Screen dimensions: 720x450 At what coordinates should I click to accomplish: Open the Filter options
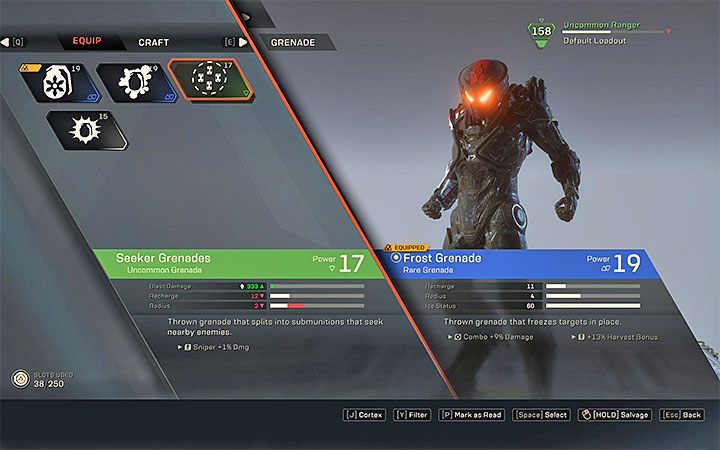click(414, 414)
